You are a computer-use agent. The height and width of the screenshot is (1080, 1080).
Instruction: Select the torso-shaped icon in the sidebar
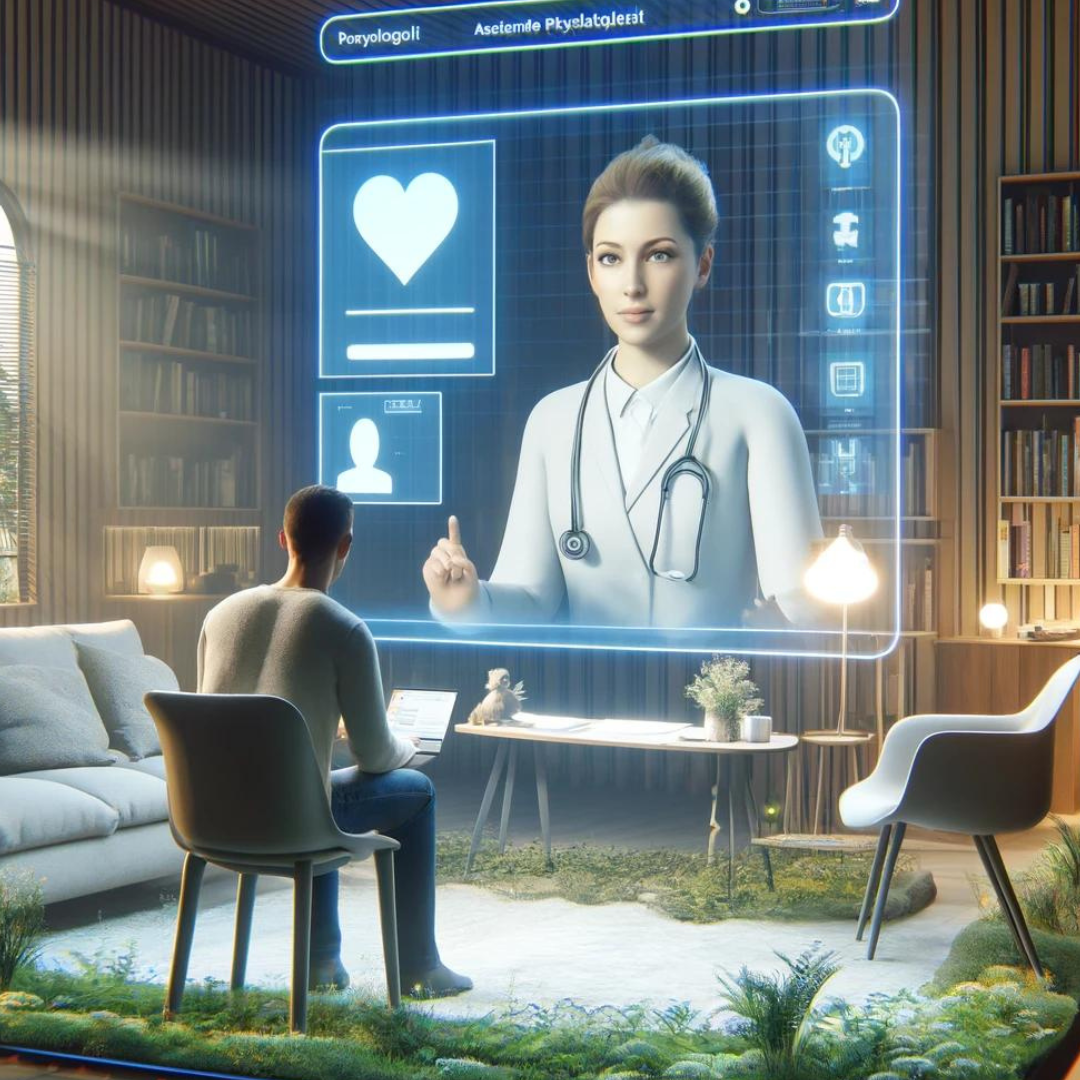846,229
